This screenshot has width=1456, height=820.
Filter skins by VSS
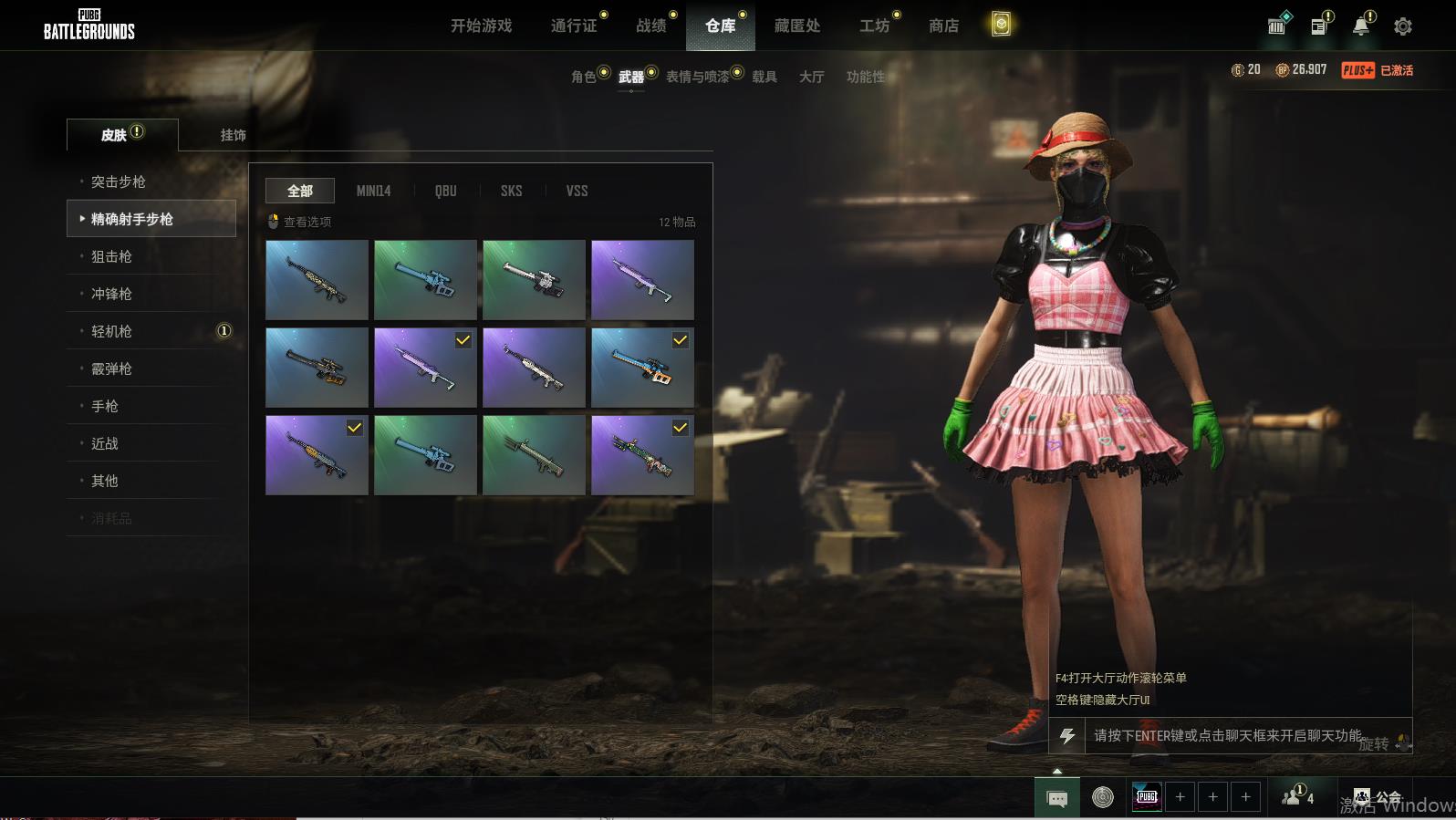(577, 191)
